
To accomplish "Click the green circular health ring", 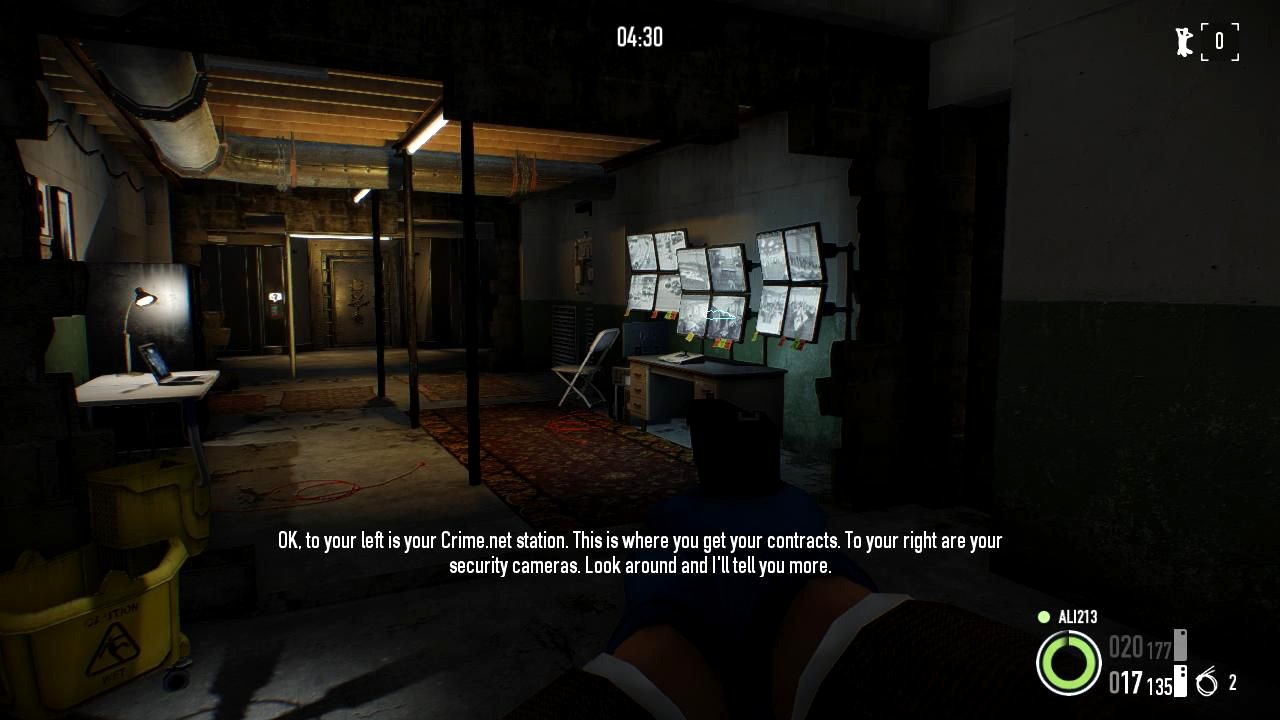I will (x=1068, y=663).
